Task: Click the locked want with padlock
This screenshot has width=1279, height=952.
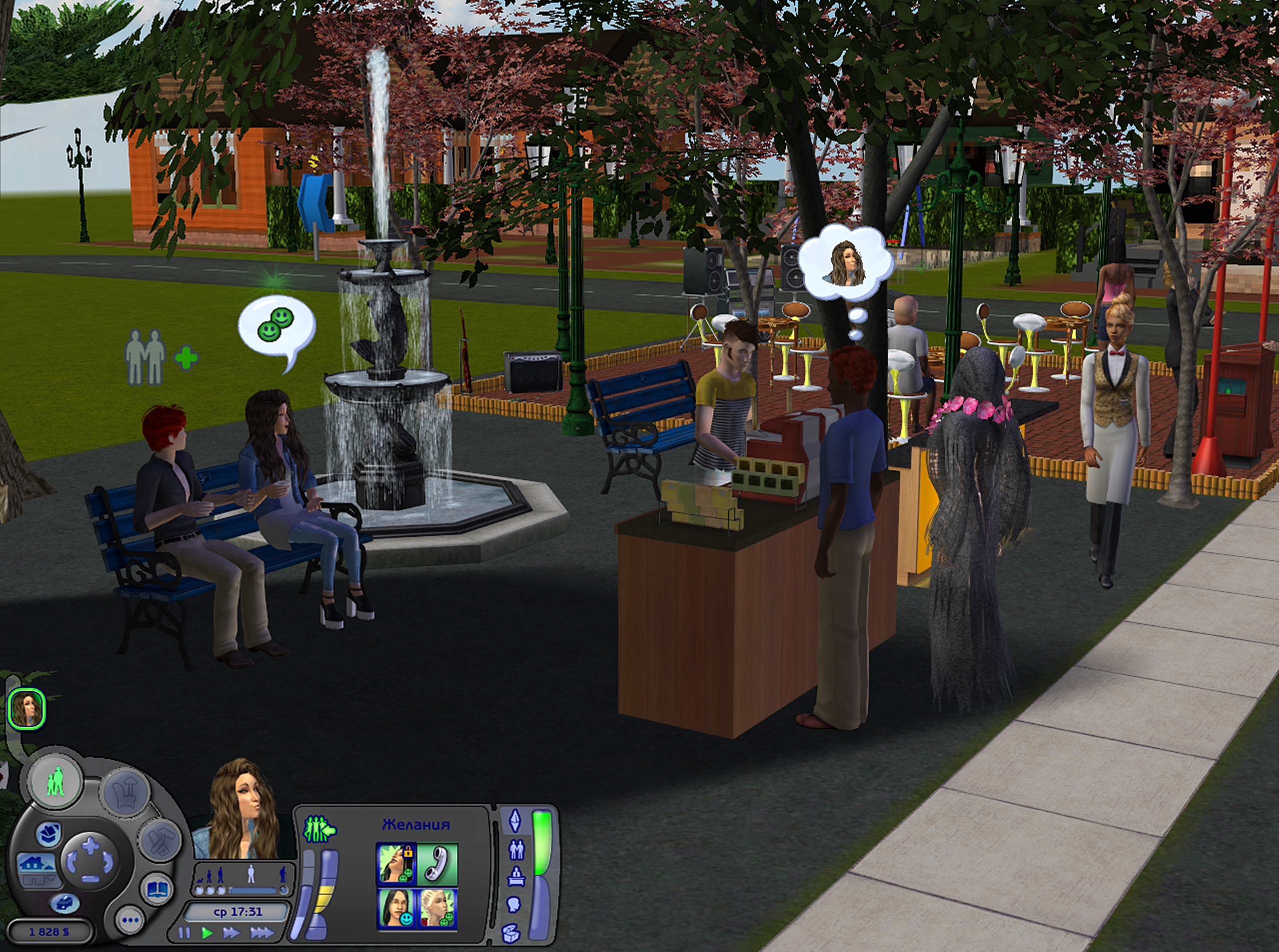Action: tap(396, 863)
